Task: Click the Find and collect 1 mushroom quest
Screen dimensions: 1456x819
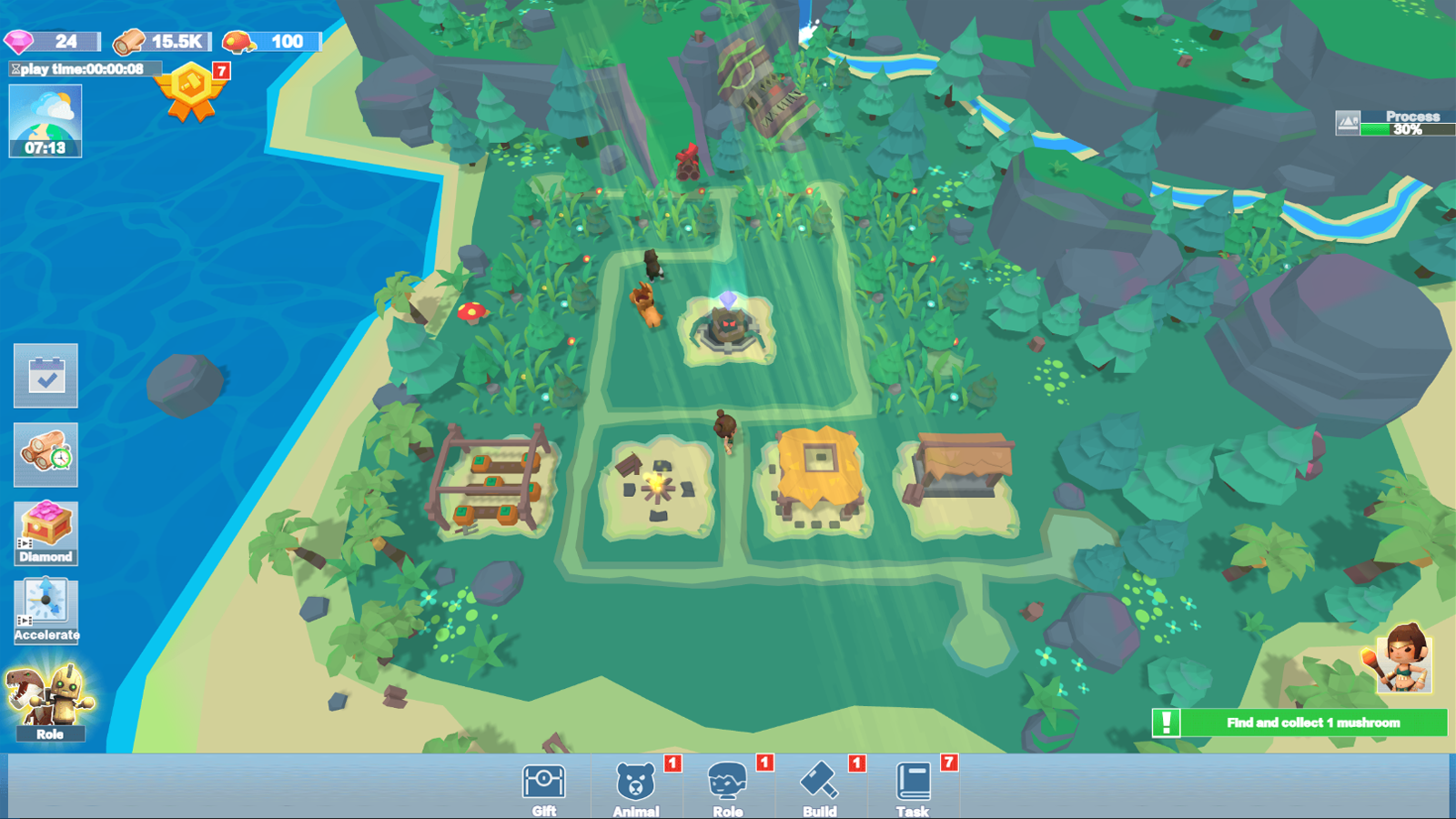Action: 1301,723
